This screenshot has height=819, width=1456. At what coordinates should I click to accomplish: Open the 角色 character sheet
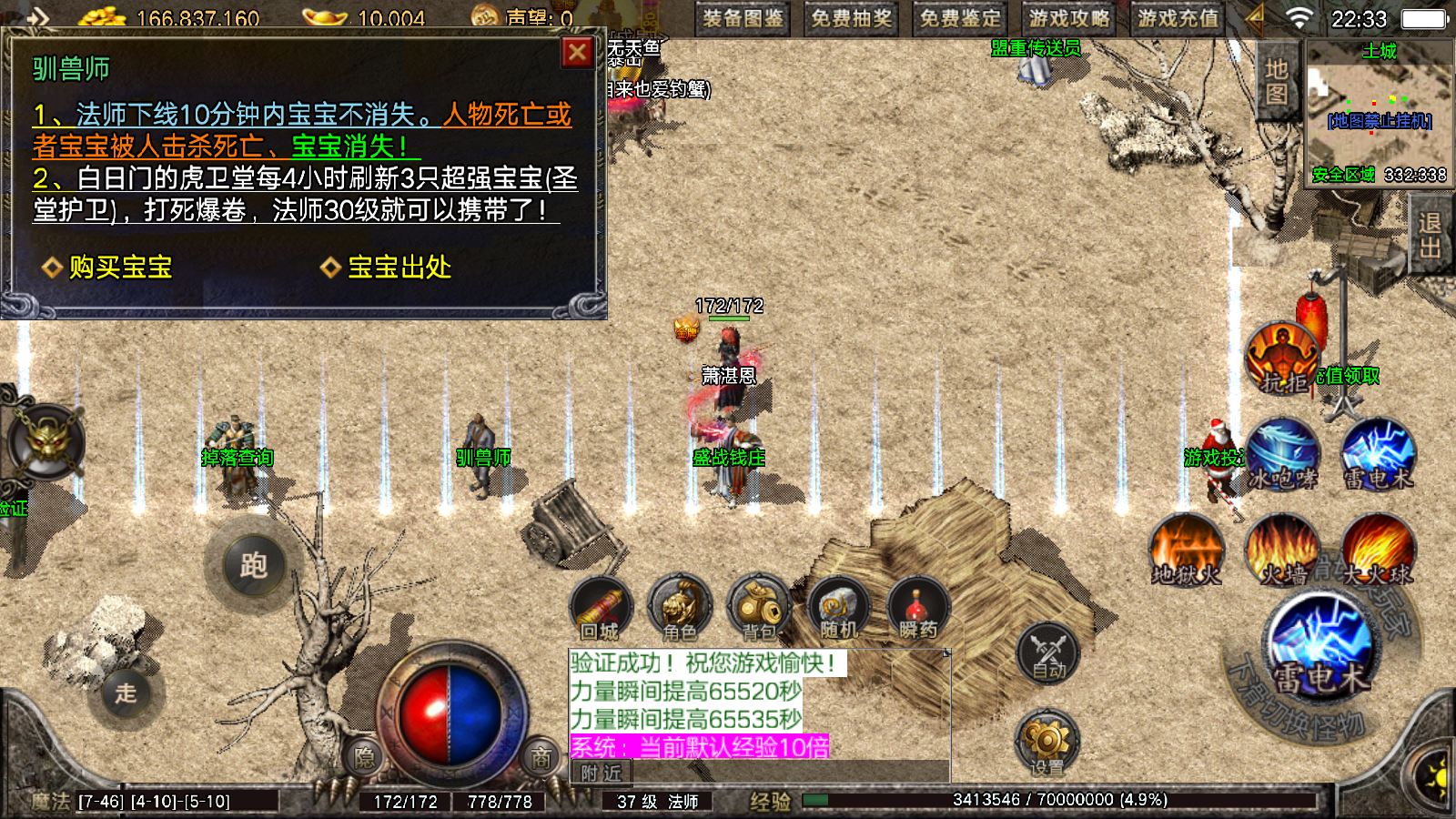(680, 608)
